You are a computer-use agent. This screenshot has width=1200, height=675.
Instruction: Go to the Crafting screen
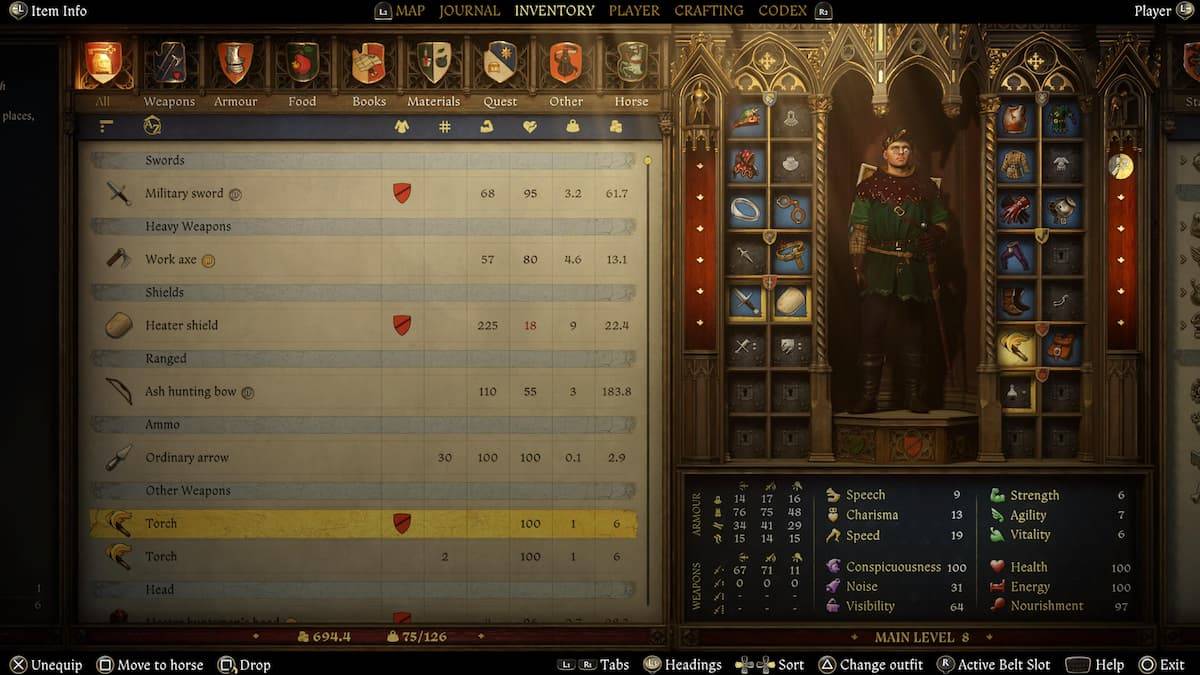708,11
